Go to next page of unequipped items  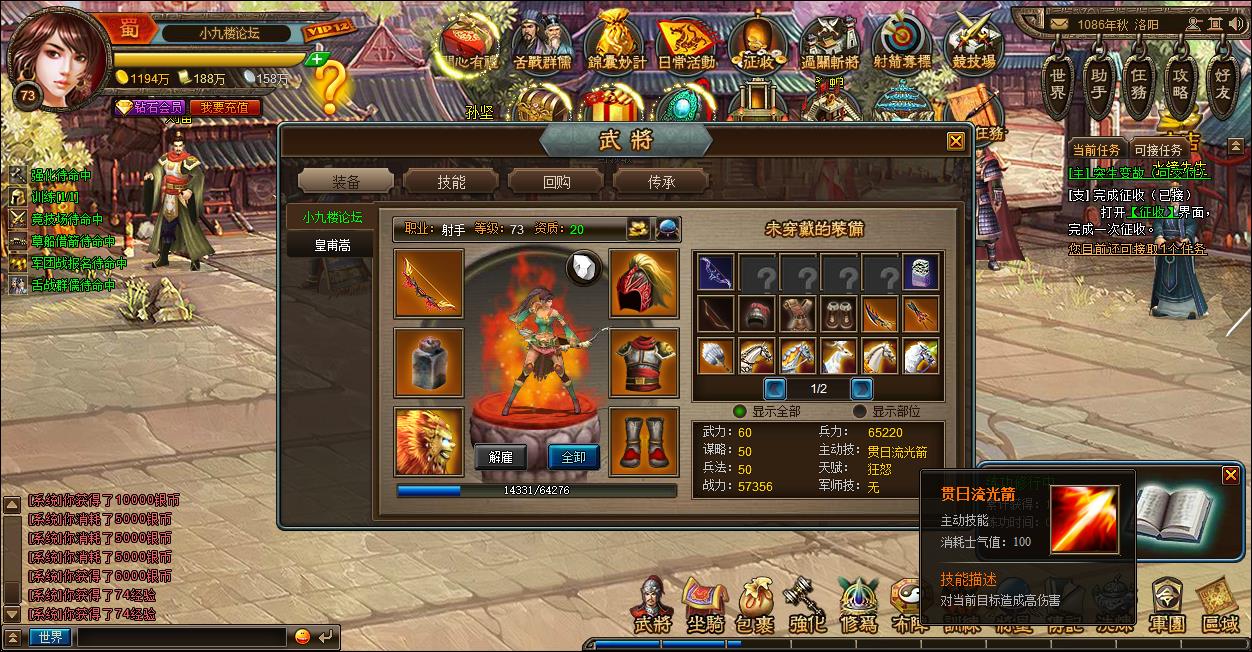click(861, 389)
